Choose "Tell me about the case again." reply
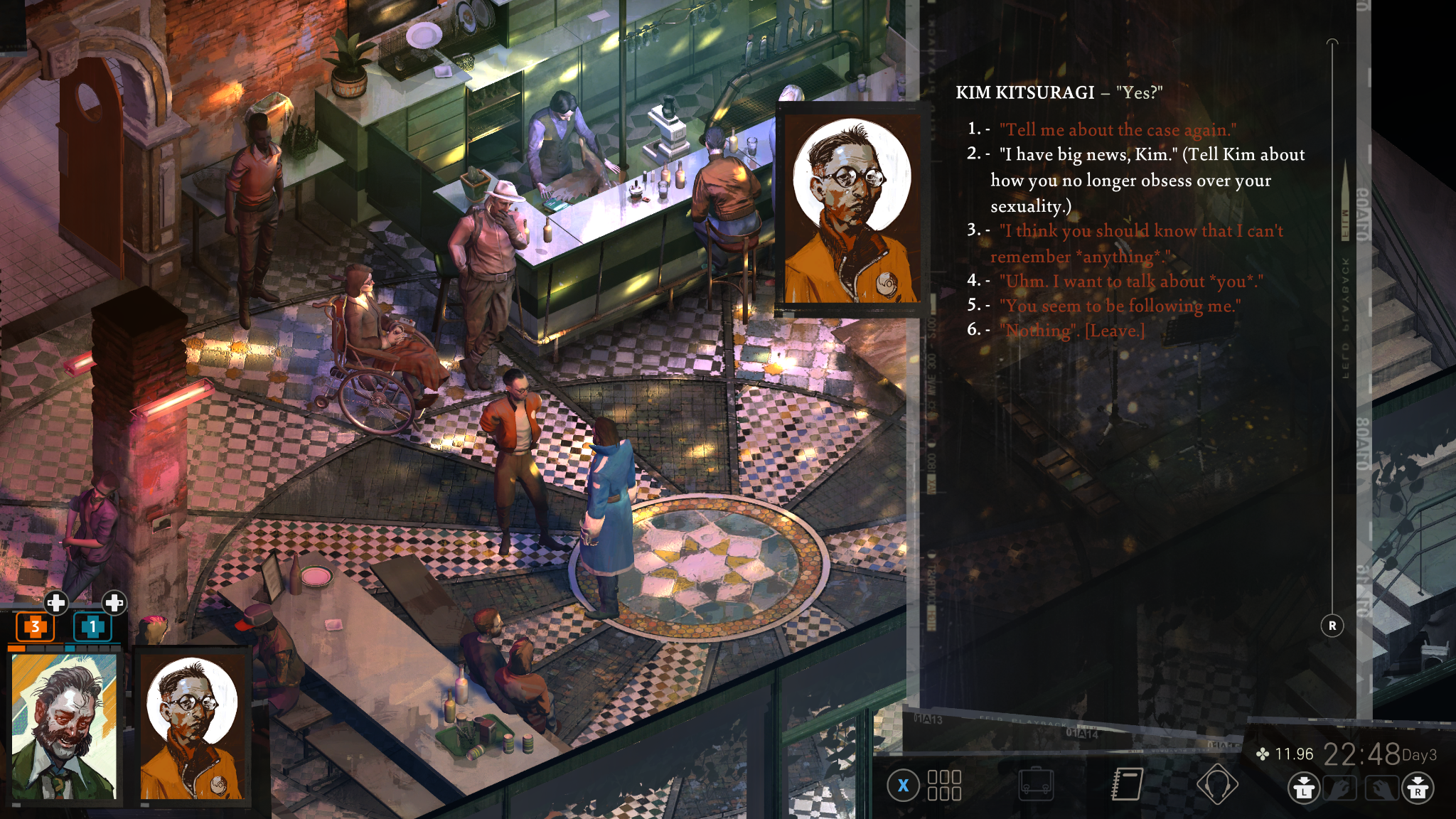 (x=1117, y=130)
